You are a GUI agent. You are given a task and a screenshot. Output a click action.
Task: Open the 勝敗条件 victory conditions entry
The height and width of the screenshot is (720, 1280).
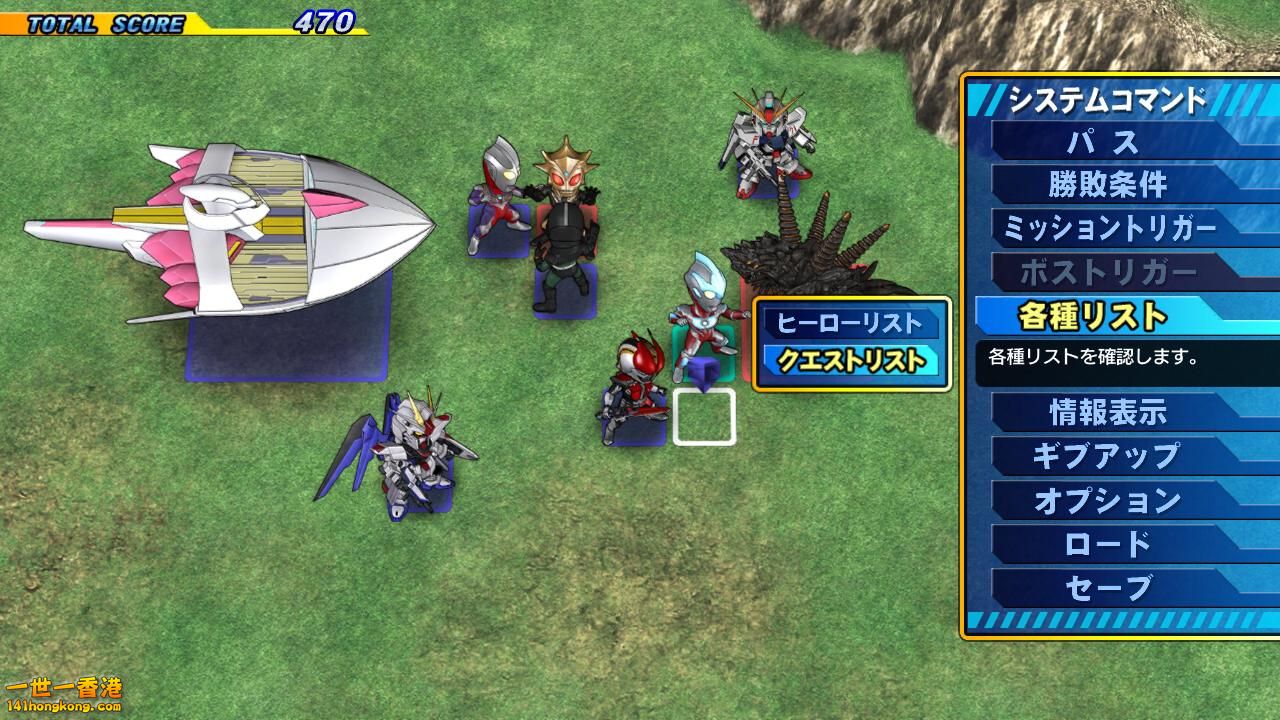tap(1107, 185)
